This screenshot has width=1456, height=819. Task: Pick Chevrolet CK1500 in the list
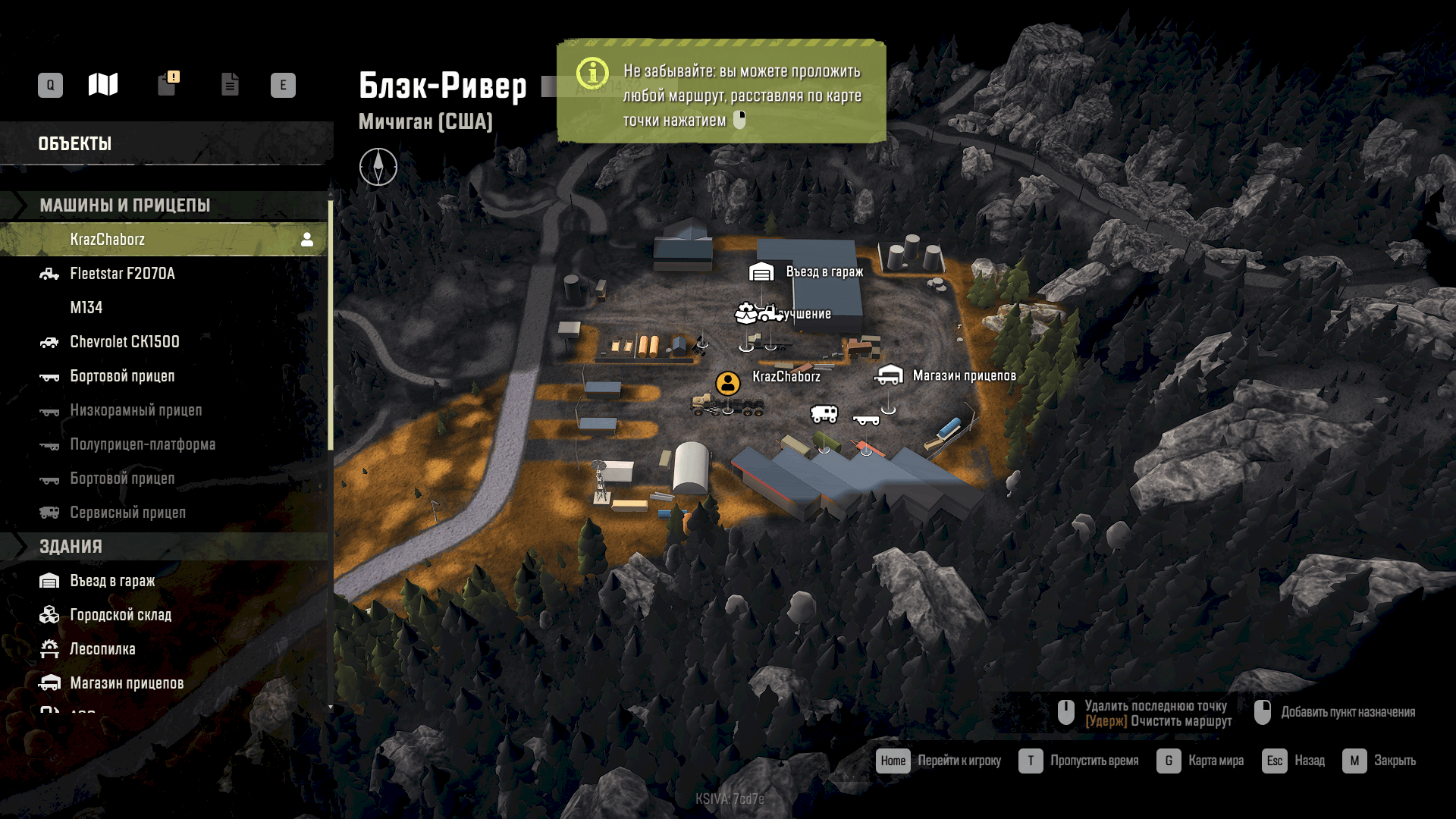point(124,342)
